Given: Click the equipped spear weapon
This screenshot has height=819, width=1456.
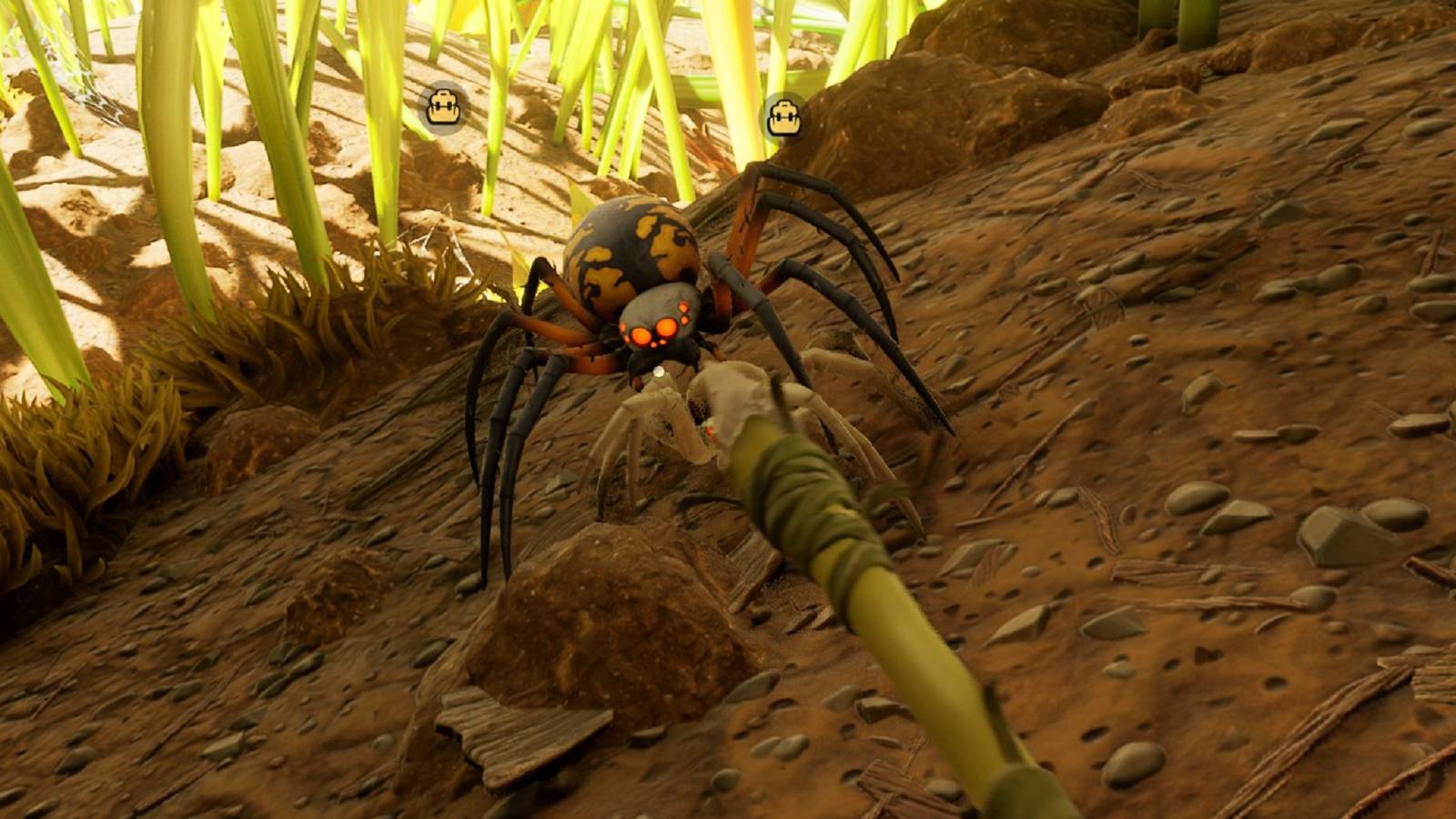Looking at the screenshot, I should [864, 591].
